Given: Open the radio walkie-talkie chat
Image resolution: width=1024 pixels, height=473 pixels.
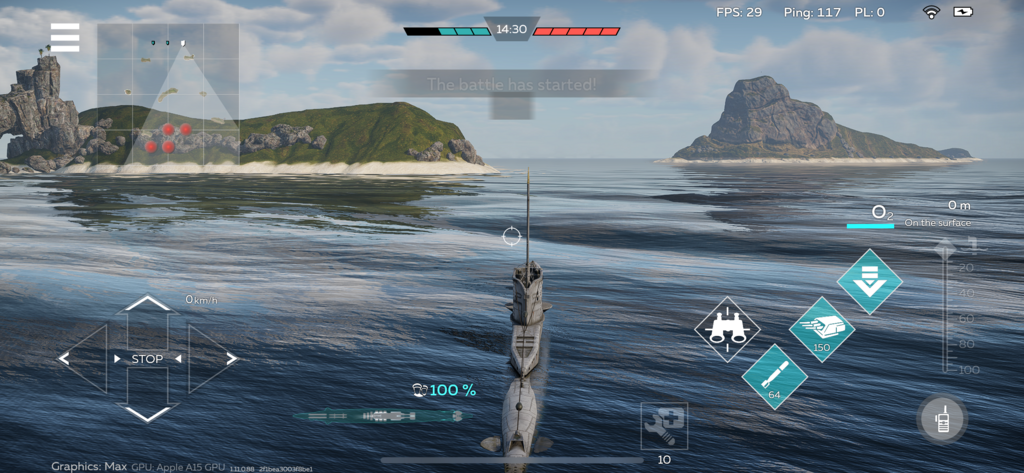Looking at the screenshot, I should click(x=942, y=420).
